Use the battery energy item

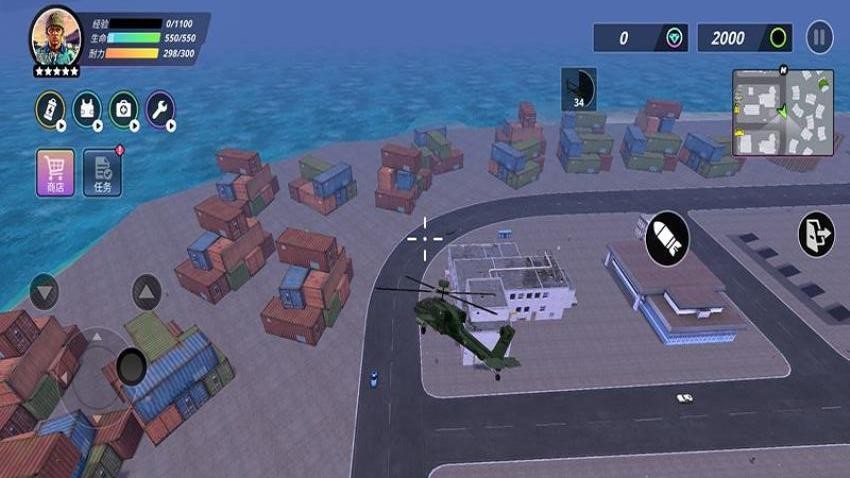point(49,109)
